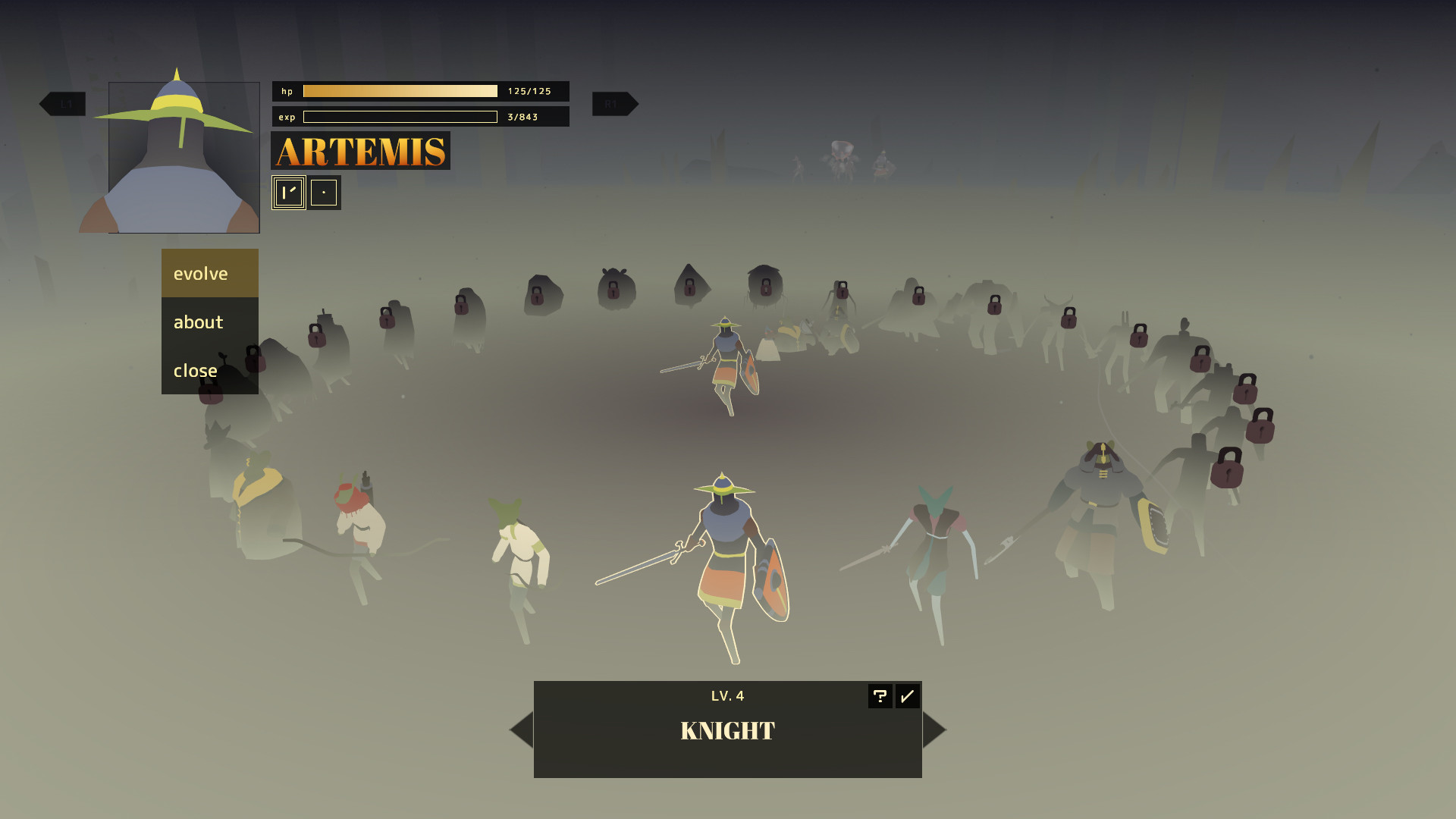This screenshot has height=819, width=1456.
Task: Show the next class with right arrow
Action: [x=934, y=730]
